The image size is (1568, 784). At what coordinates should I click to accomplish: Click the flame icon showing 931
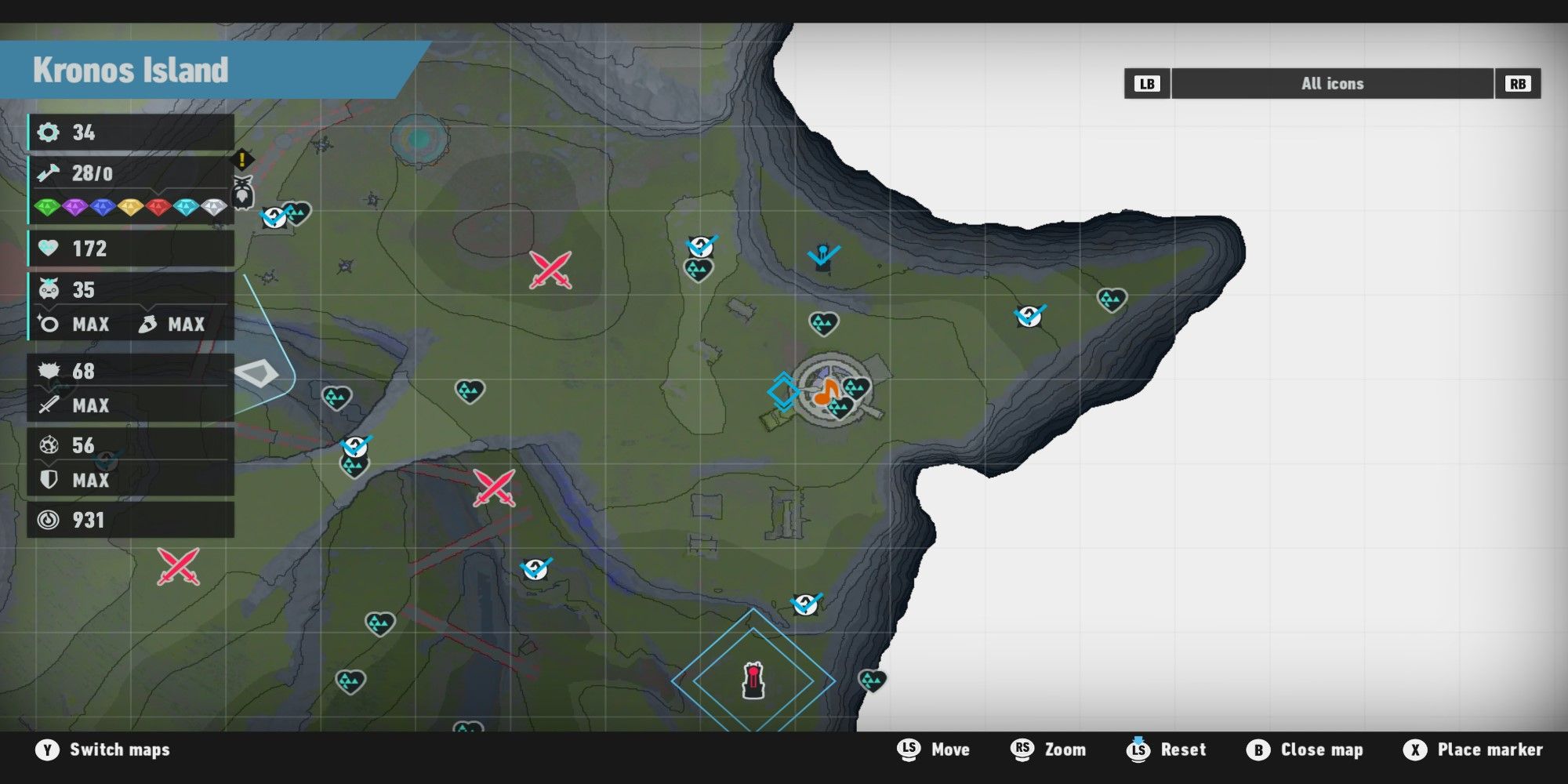coord(49,520)
